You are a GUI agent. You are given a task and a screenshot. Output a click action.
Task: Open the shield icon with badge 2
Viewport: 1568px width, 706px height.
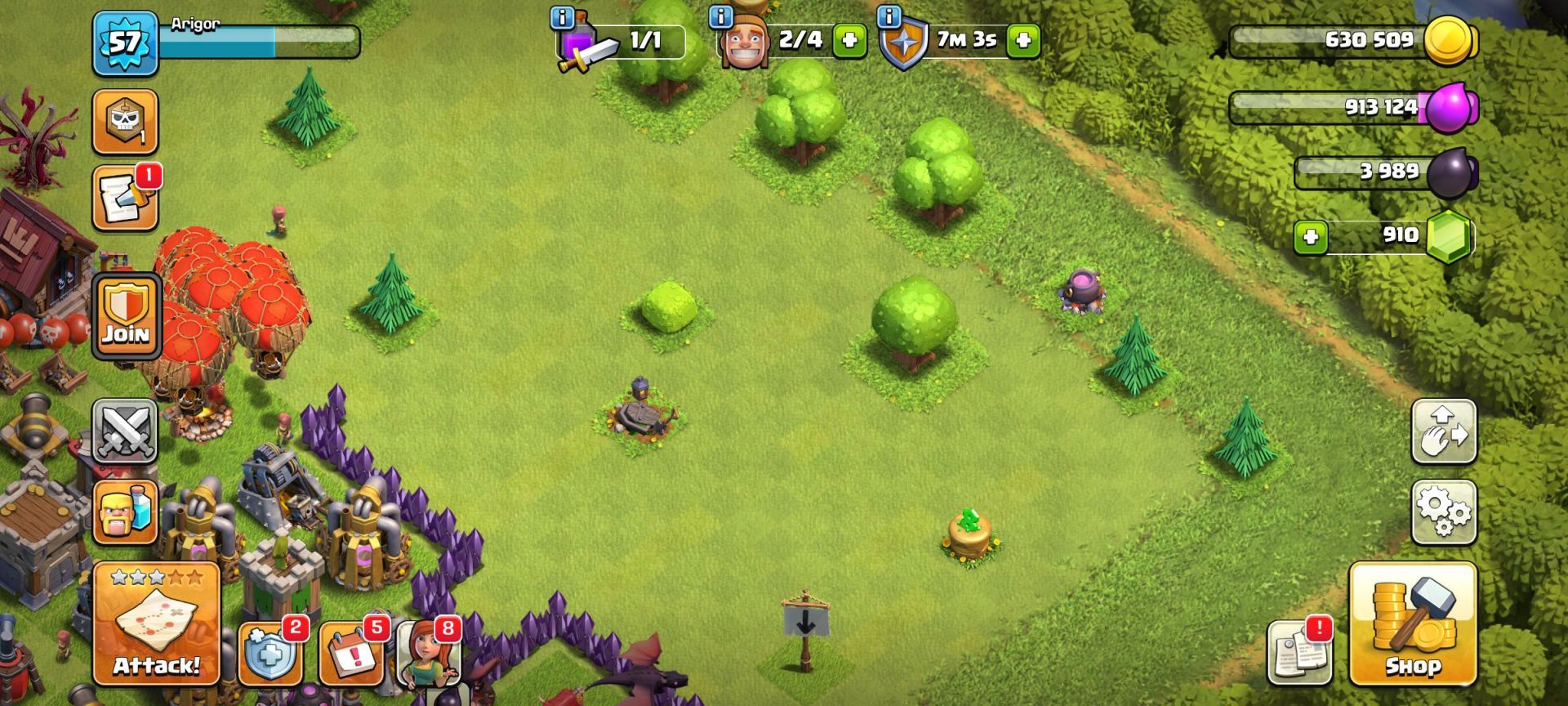[x=269, y=654]
